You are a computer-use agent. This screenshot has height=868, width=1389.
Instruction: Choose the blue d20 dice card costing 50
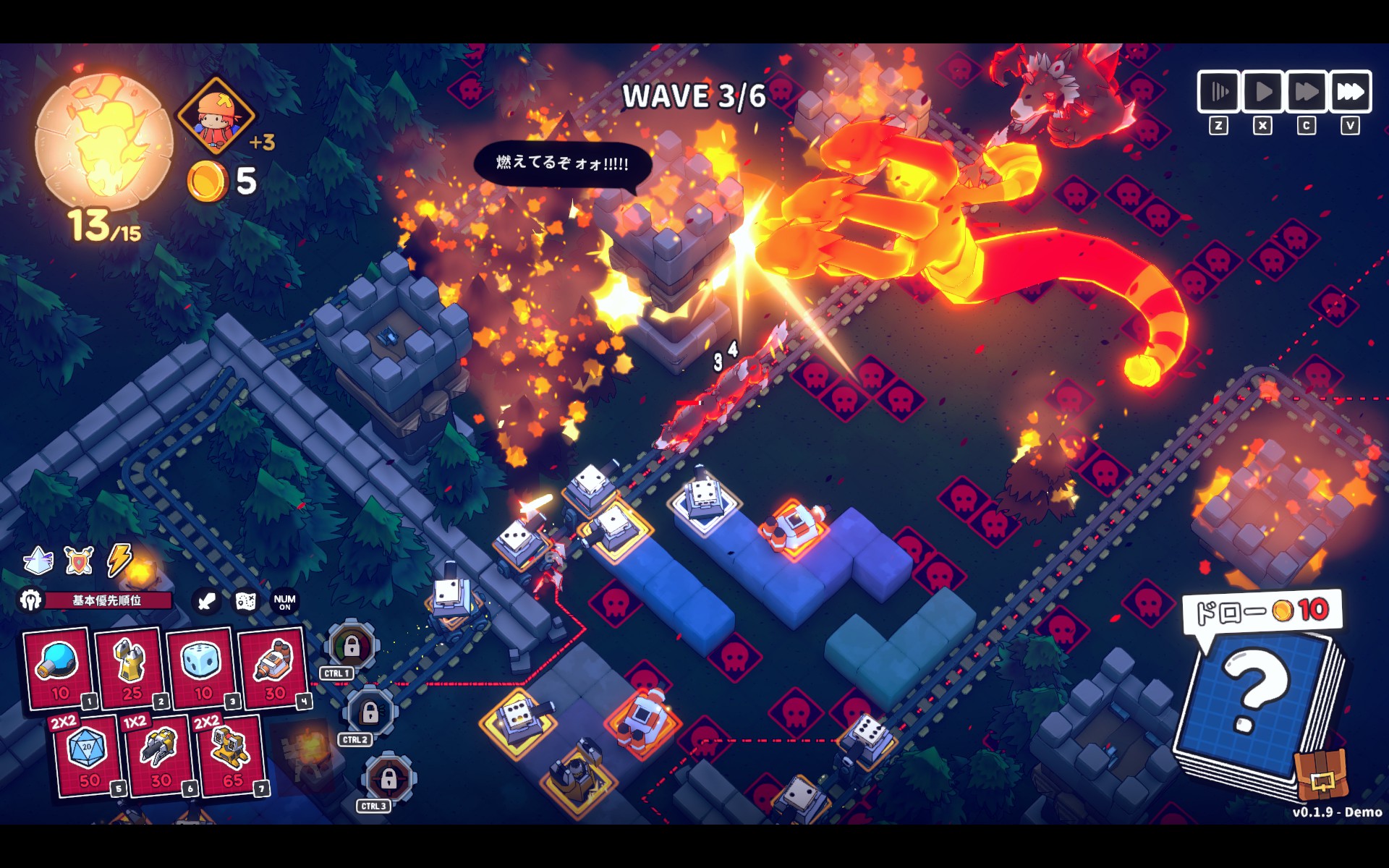pyautogui.click(x=87, y=756)
